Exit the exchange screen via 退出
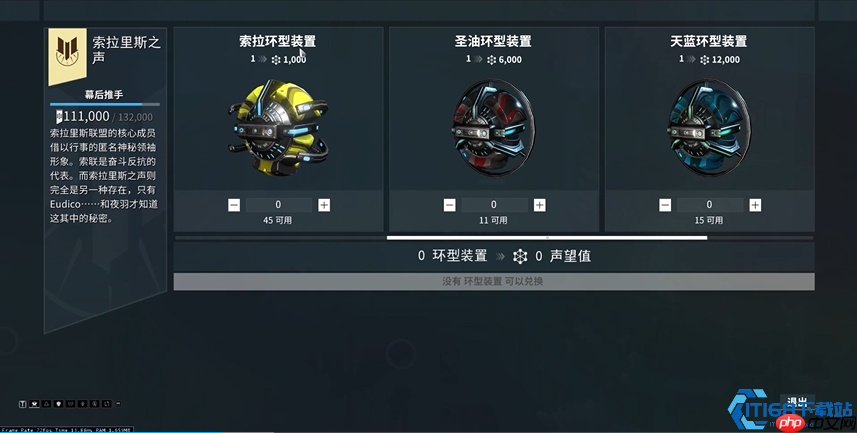The height and width of the screenshot is (433, 857). tap(797, 402)
